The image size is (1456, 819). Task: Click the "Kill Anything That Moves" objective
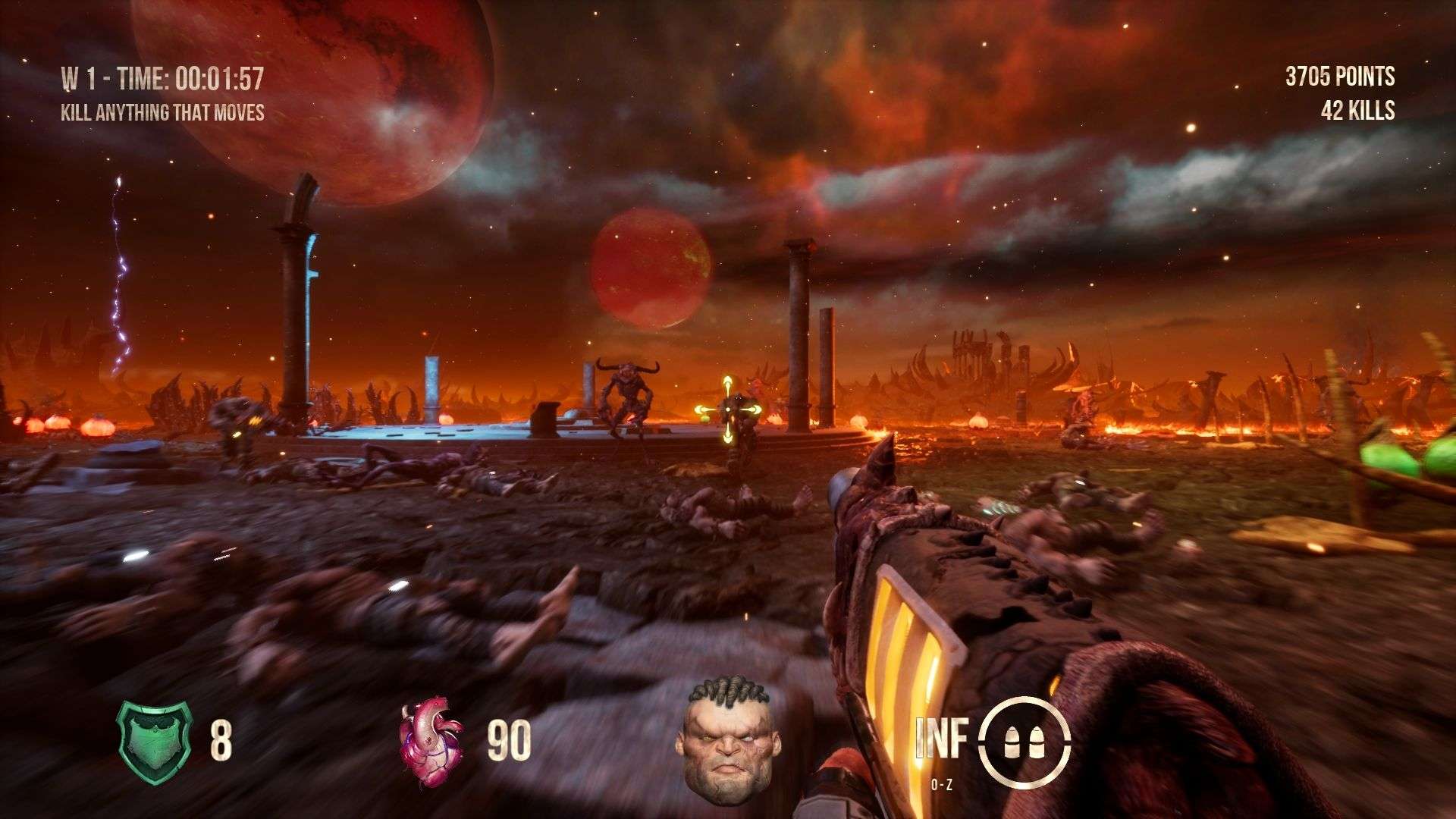point(163,113)
